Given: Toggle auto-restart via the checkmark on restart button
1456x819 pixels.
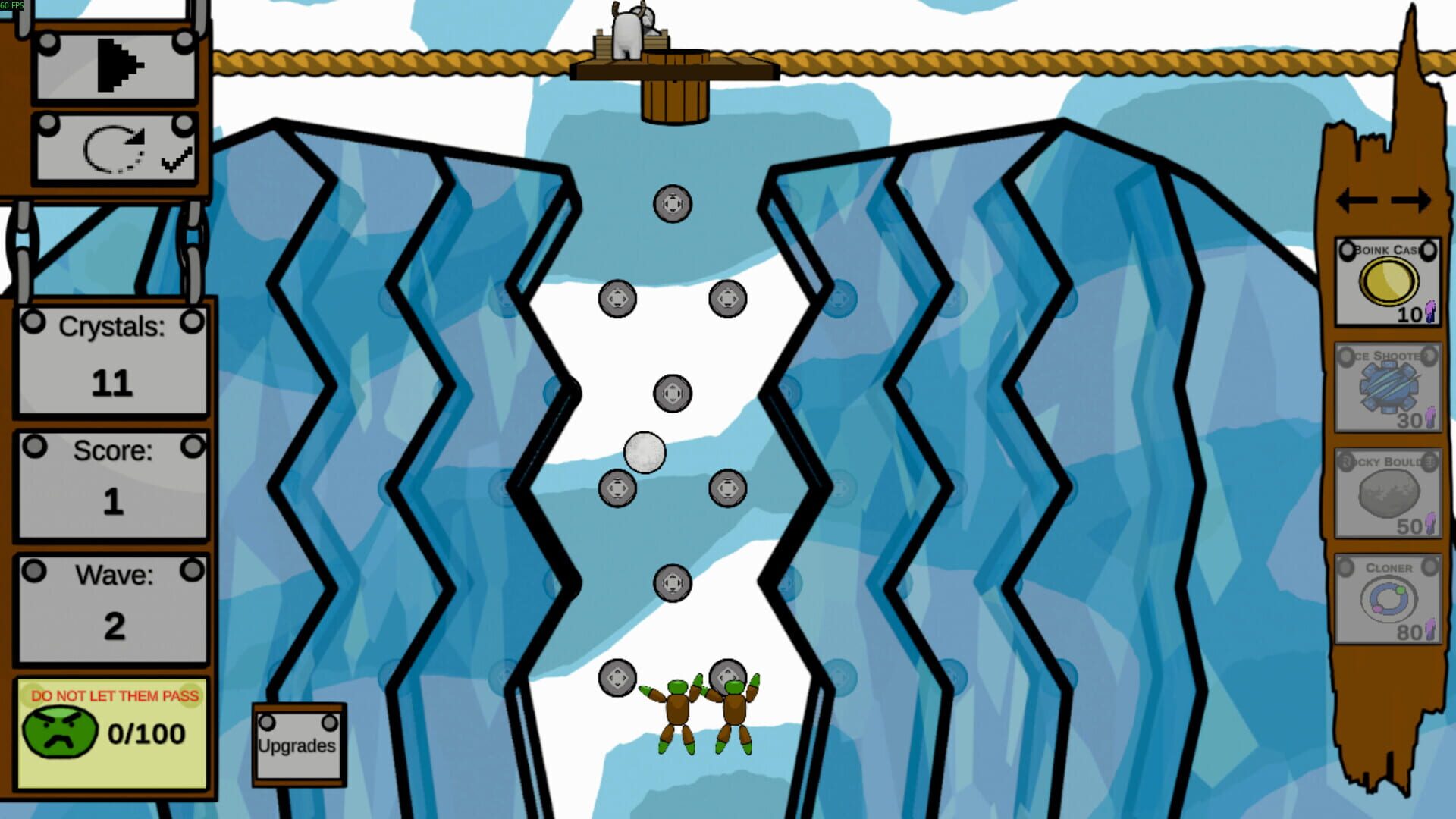Looking at the screenshot, I should pyautogui.click(x=176, y=159).
